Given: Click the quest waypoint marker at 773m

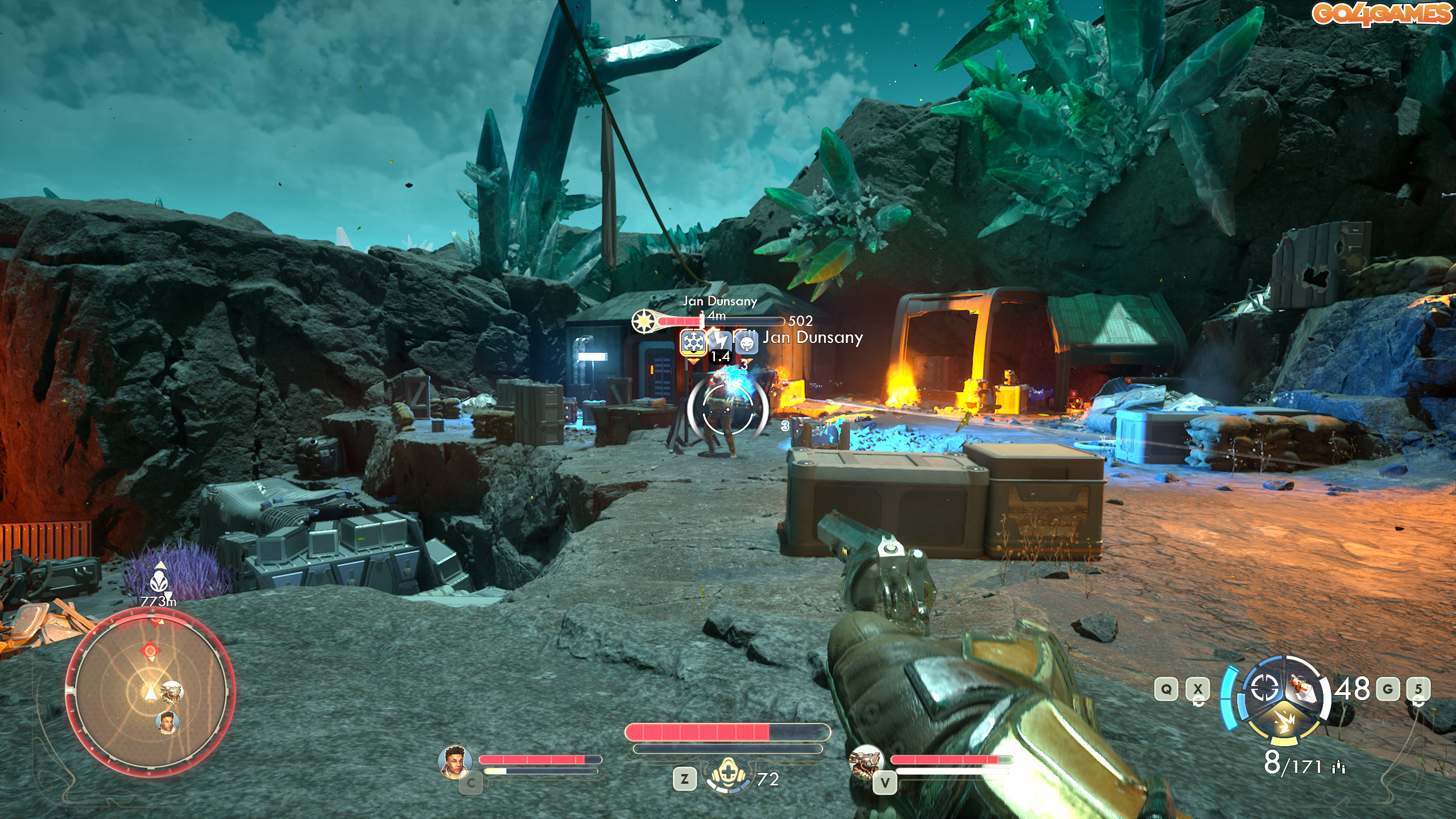Looking at the screenshot, I should [160, 581].
